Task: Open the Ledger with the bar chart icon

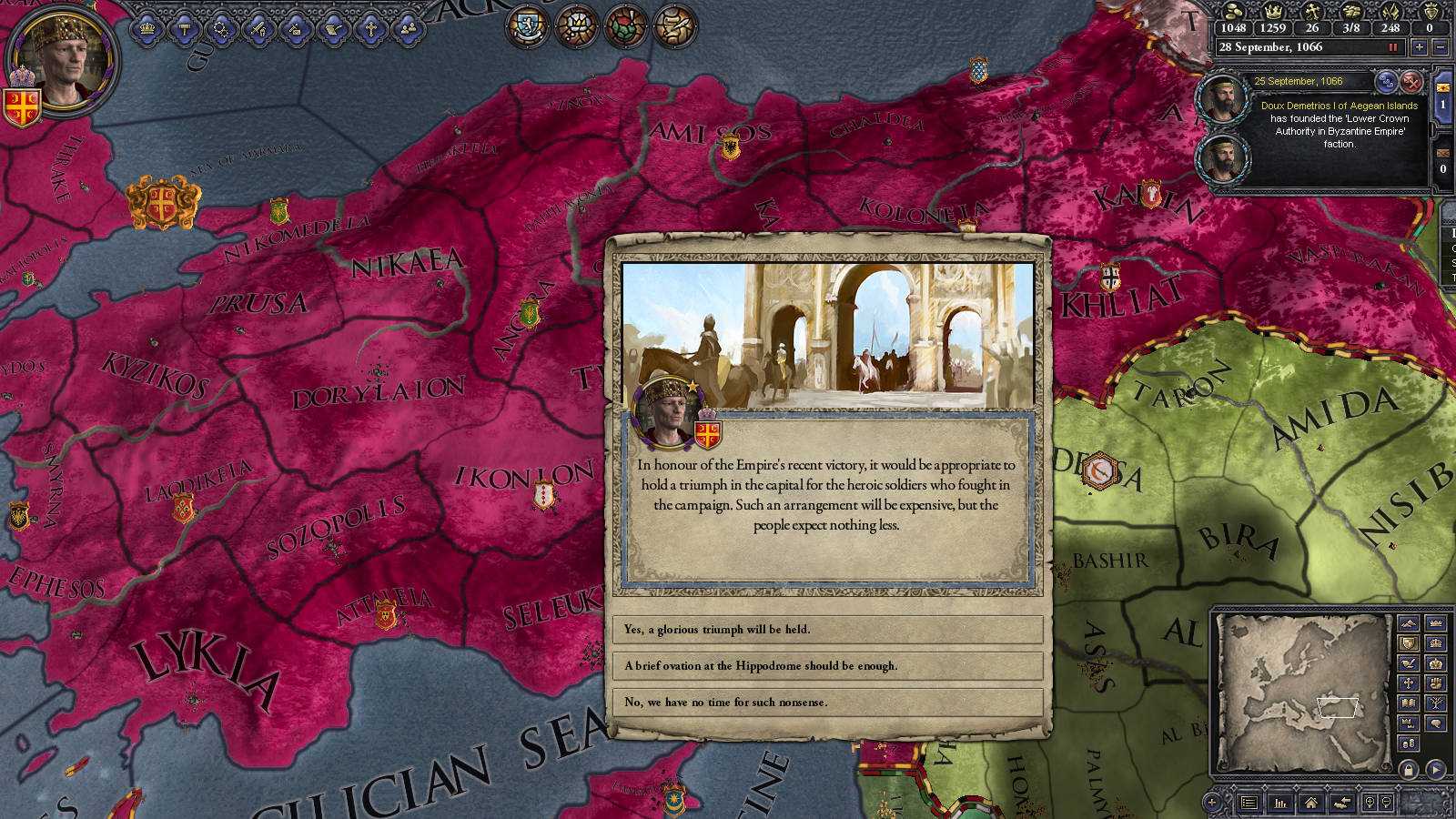Action: pyautogui.click(x=1280, y=803)
